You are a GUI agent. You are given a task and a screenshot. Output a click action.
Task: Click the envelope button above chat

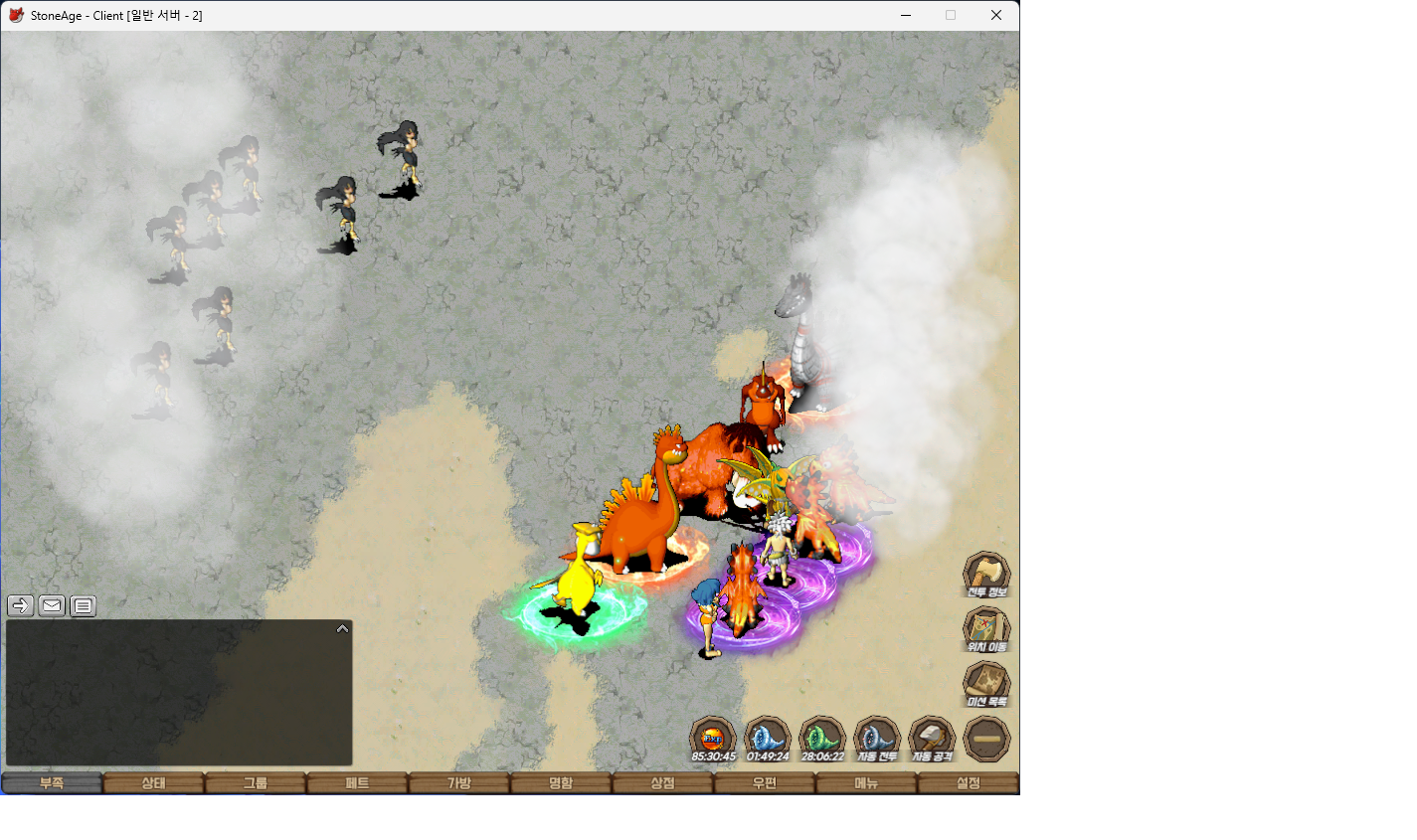[x=52, y=605]
